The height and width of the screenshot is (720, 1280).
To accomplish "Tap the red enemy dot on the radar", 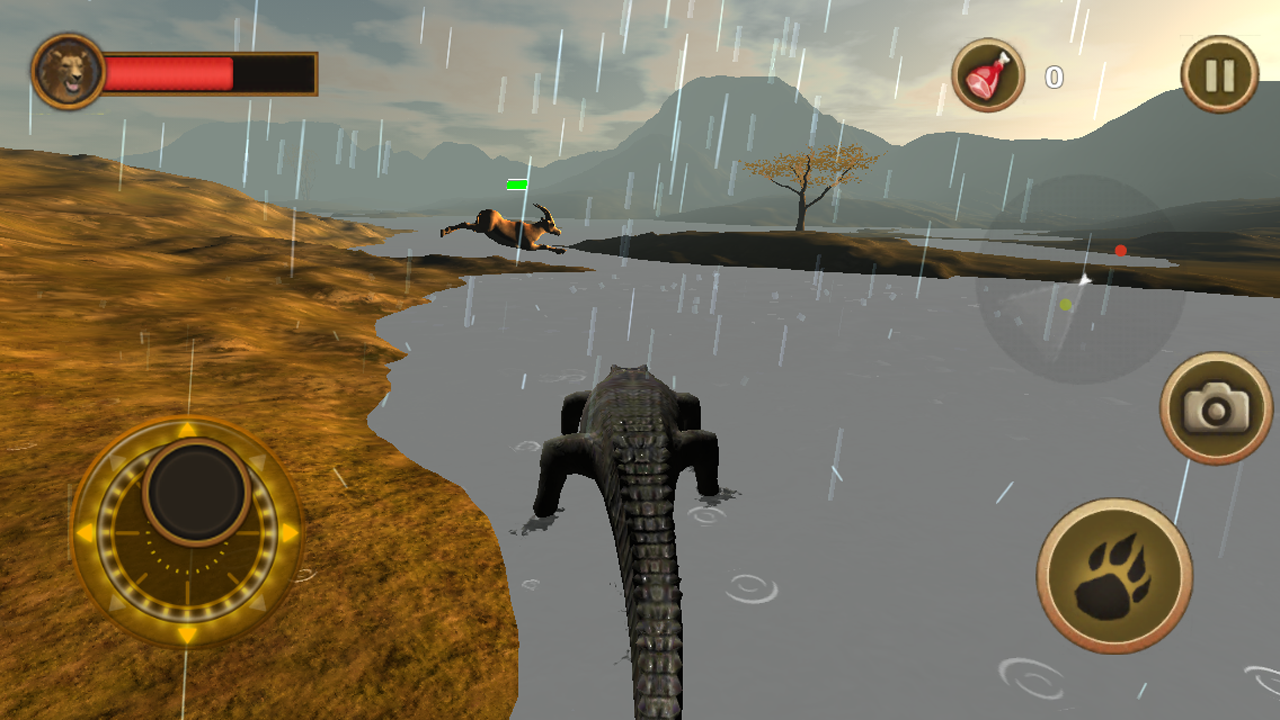I will (x=1122, y=250).
